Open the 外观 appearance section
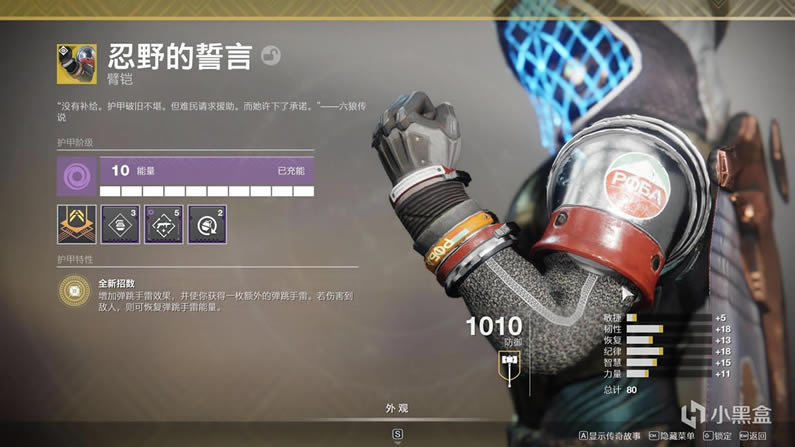Image resolution: width=795 pixels, height=447 pixels. point(397,409)
